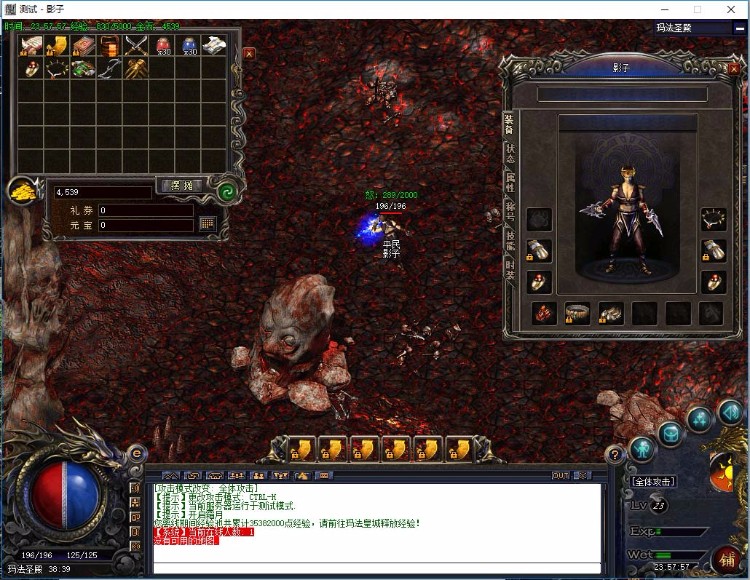Select the red potion stack in the bag
Image resolution: width=750 pixels, height=580 pixels.
click(163, 46)
